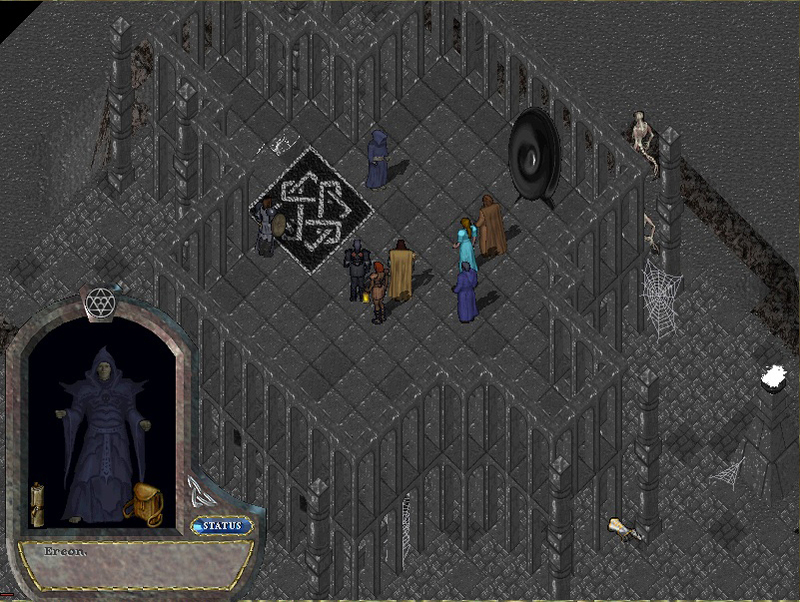Open the STATUS window

[x=222, y=526]
